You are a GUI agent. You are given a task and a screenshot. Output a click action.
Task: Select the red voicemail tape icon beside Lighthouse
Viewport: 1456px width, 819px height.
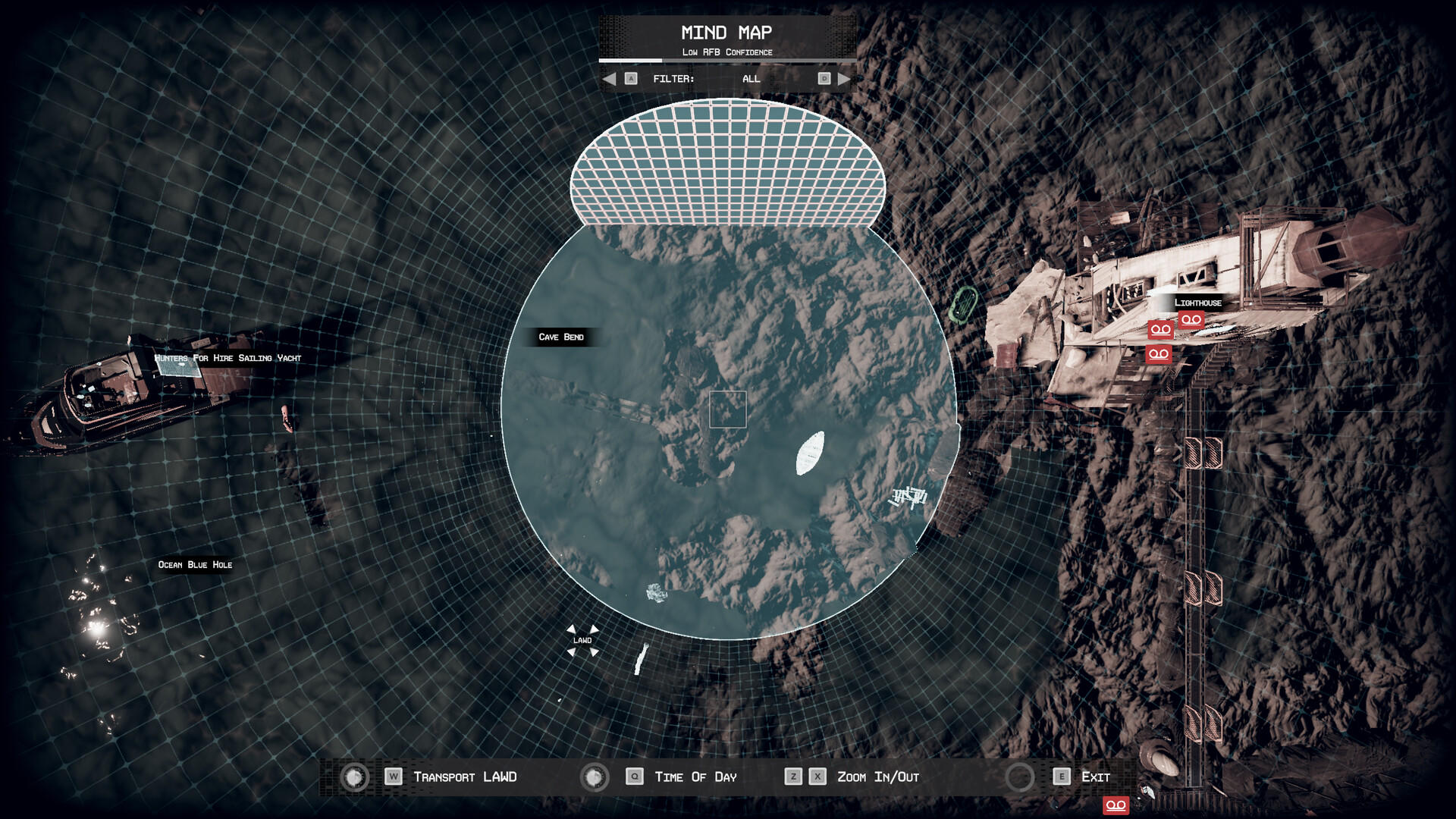(1191, 320)
